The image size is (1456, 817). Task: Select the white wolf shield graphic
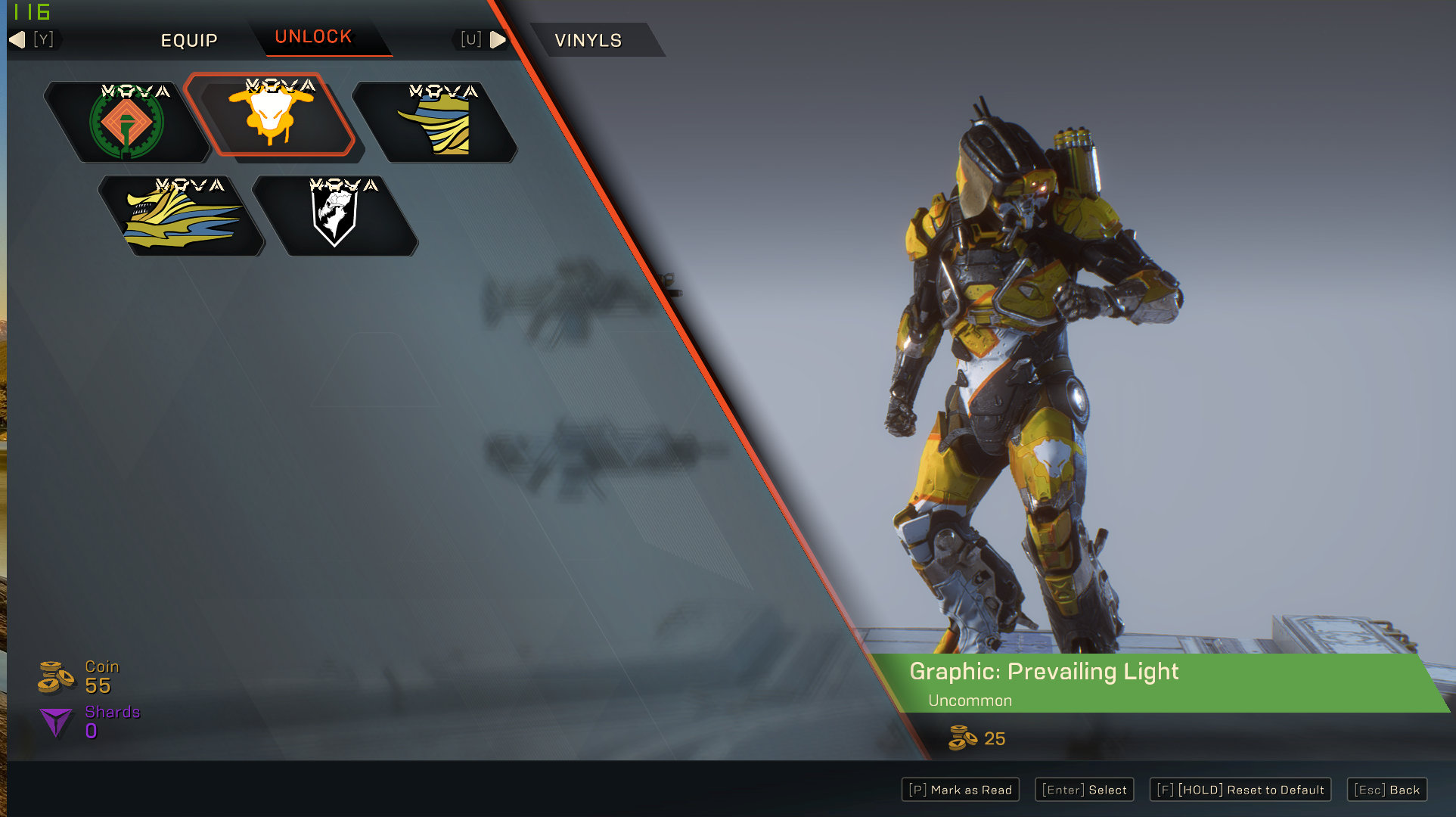[334, 216]
